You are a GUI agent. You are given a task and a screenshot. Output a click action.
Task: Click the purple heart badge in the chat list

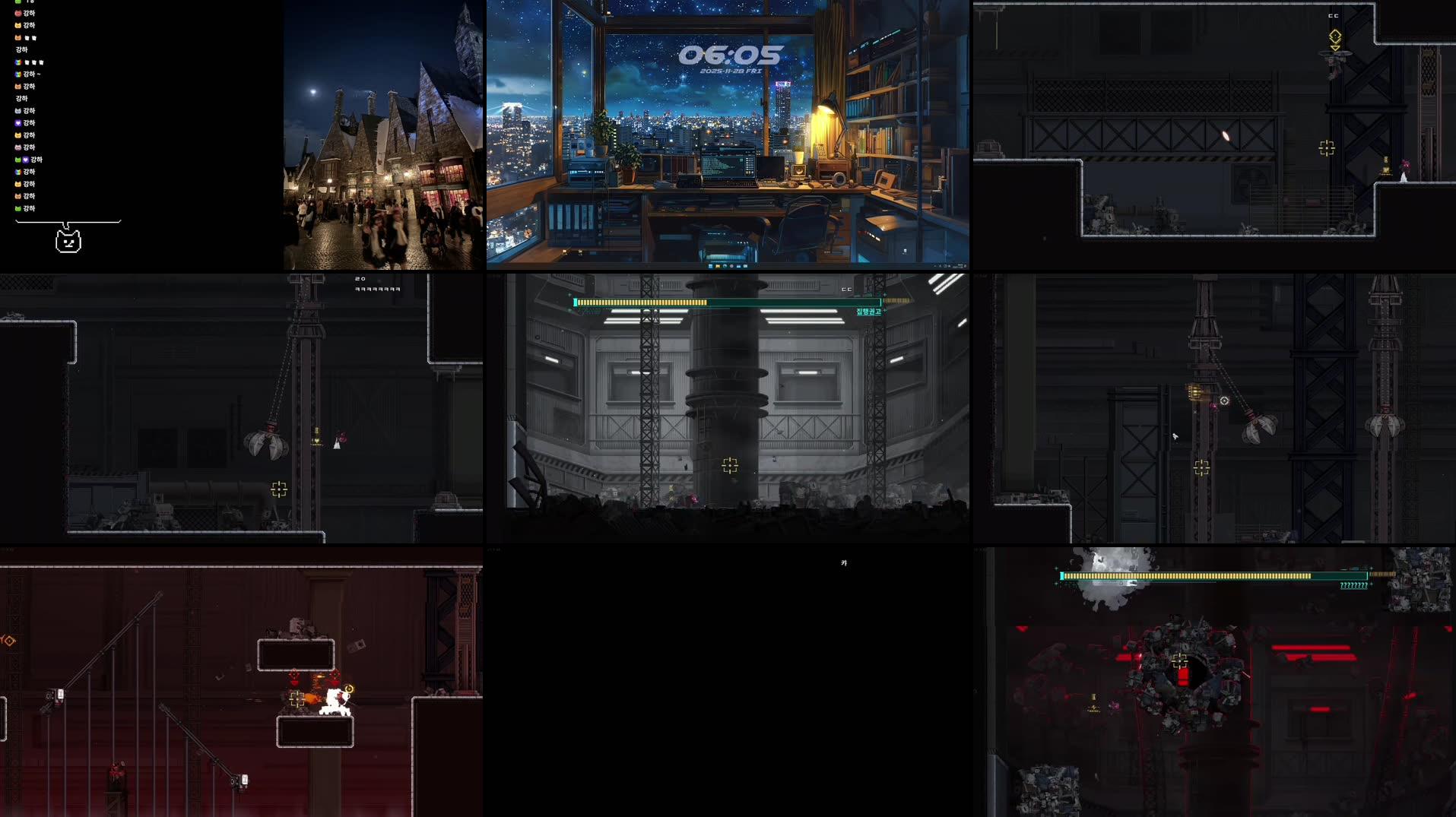coord(17,123)
